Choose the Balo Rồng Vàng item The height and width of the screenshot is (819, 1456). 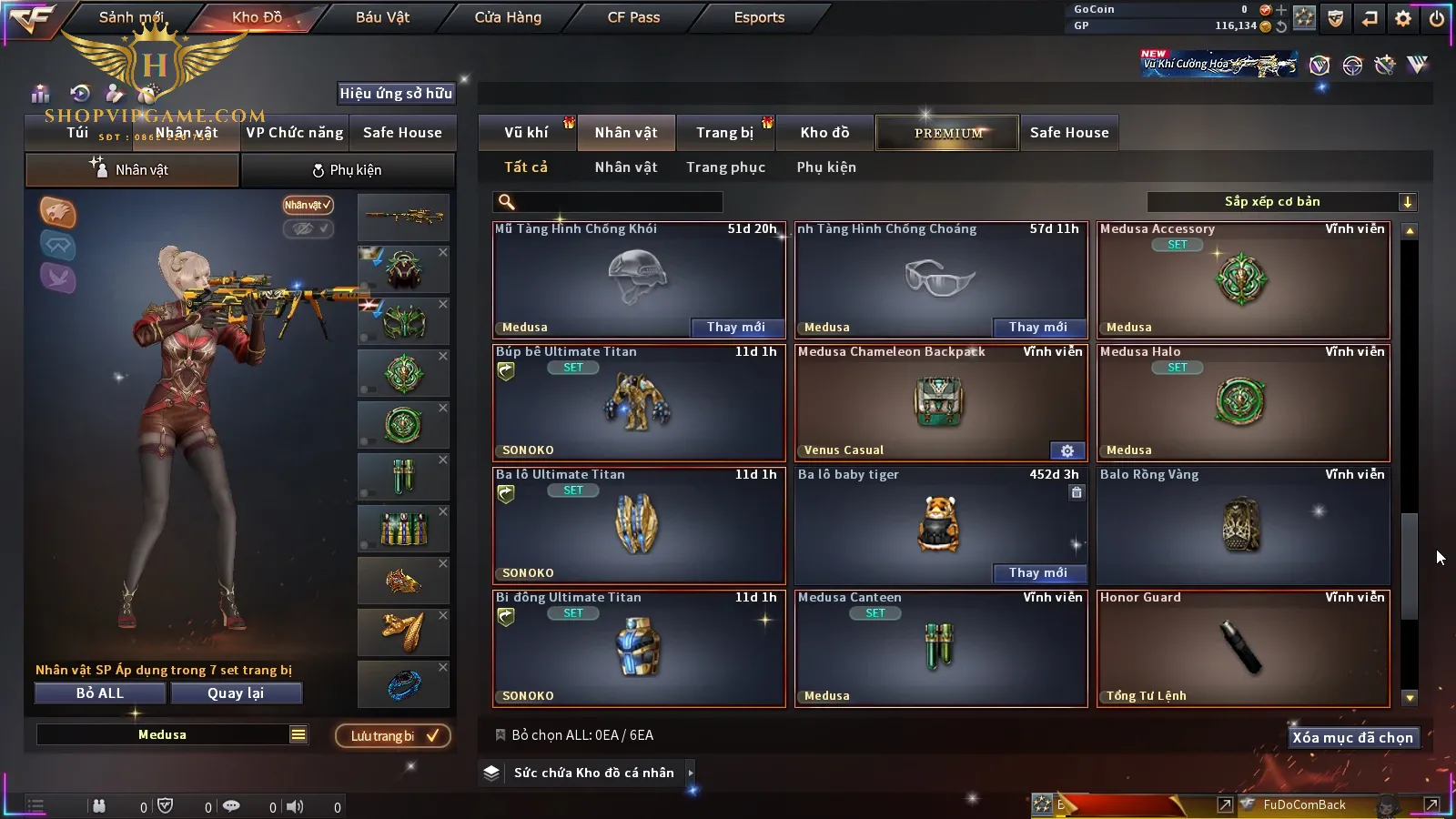point(1243,525)
